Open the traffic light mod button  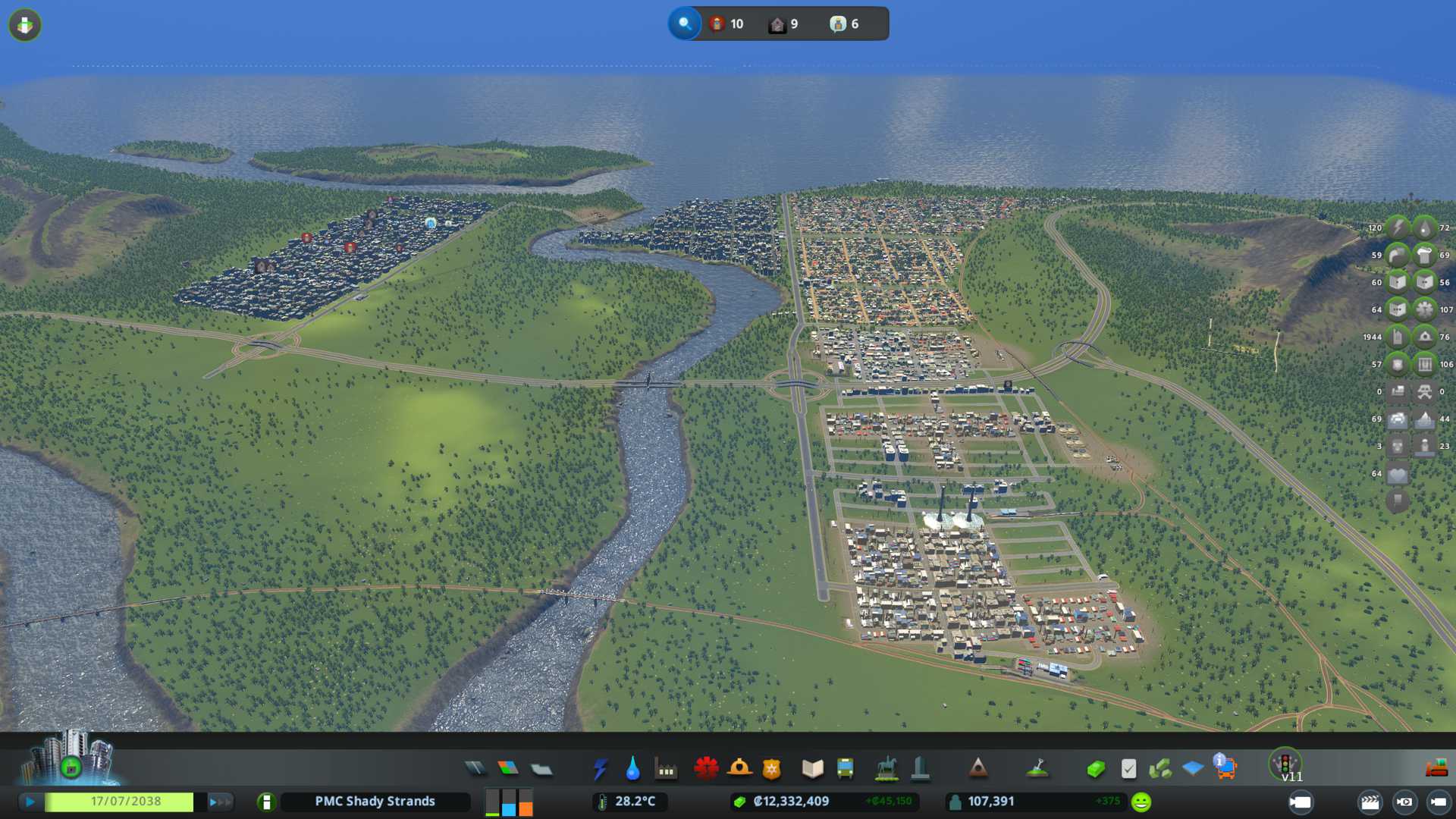point(1285,764)
